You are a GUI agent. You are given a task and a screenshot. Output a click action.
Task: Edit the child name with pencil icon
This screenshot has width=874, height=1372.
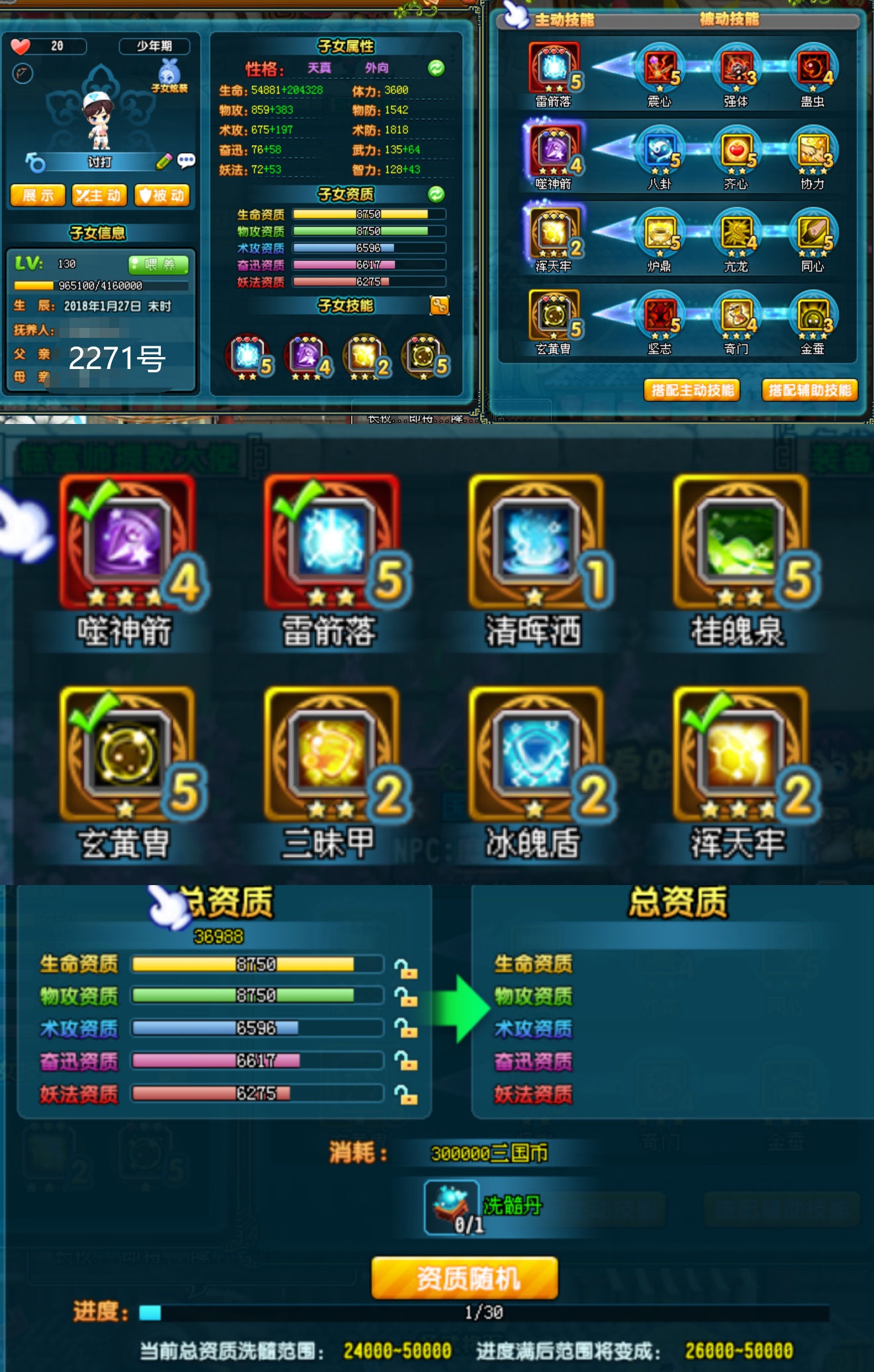click(164, 162)
